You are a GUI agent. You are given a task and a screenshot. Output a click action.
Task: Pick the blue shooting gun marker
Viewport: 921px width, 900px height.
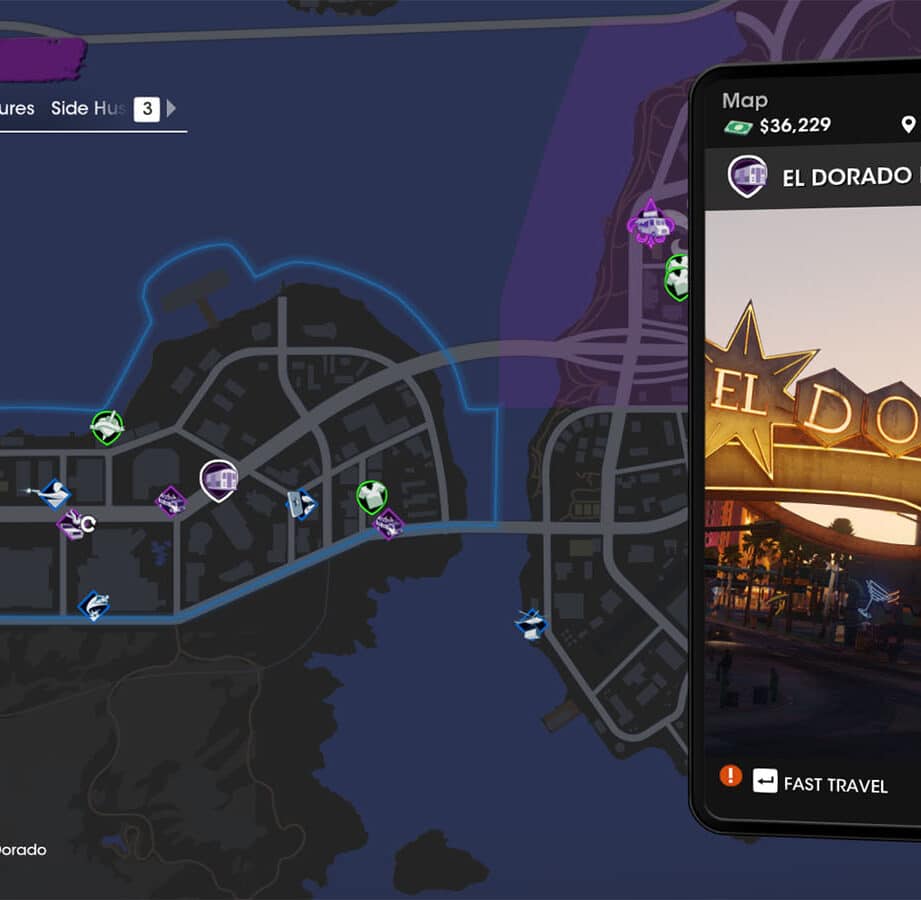(x=56, y=494)
